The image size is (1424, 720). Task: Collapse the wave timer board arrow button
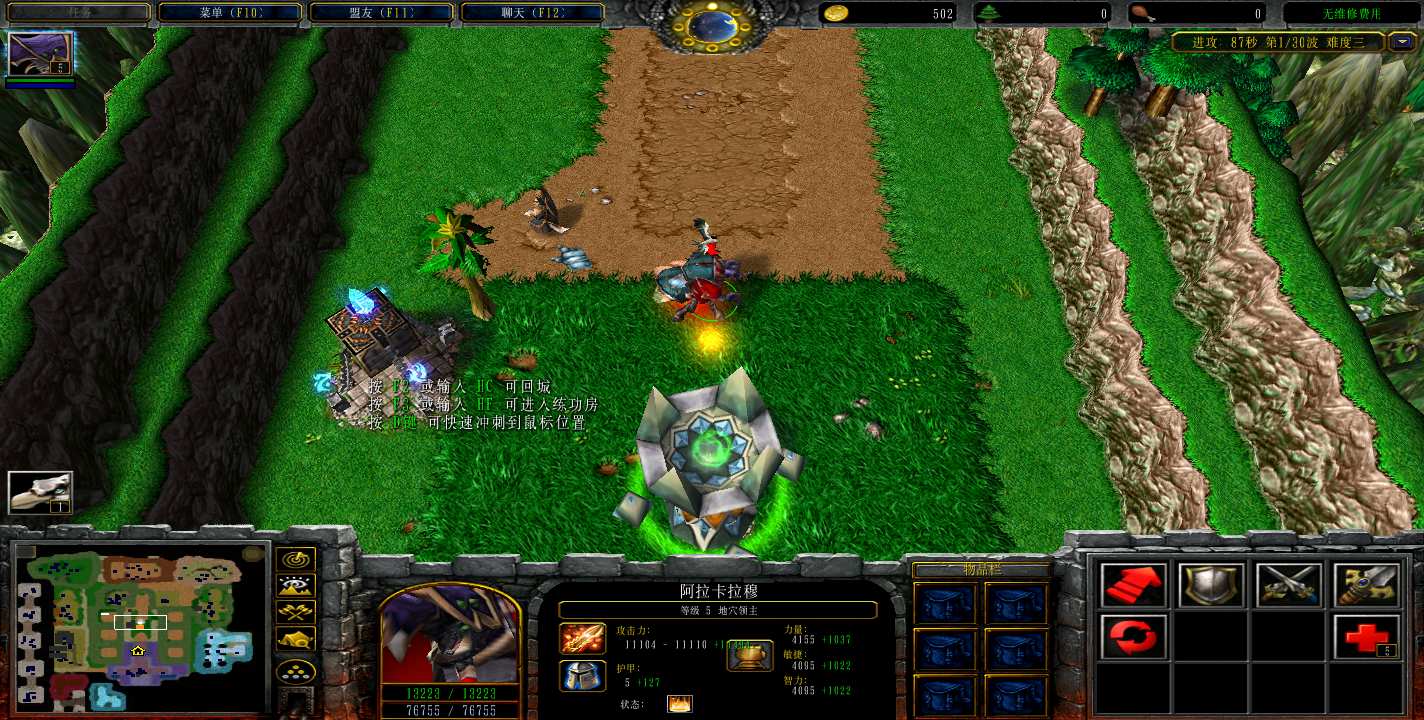click(1405, 42)
